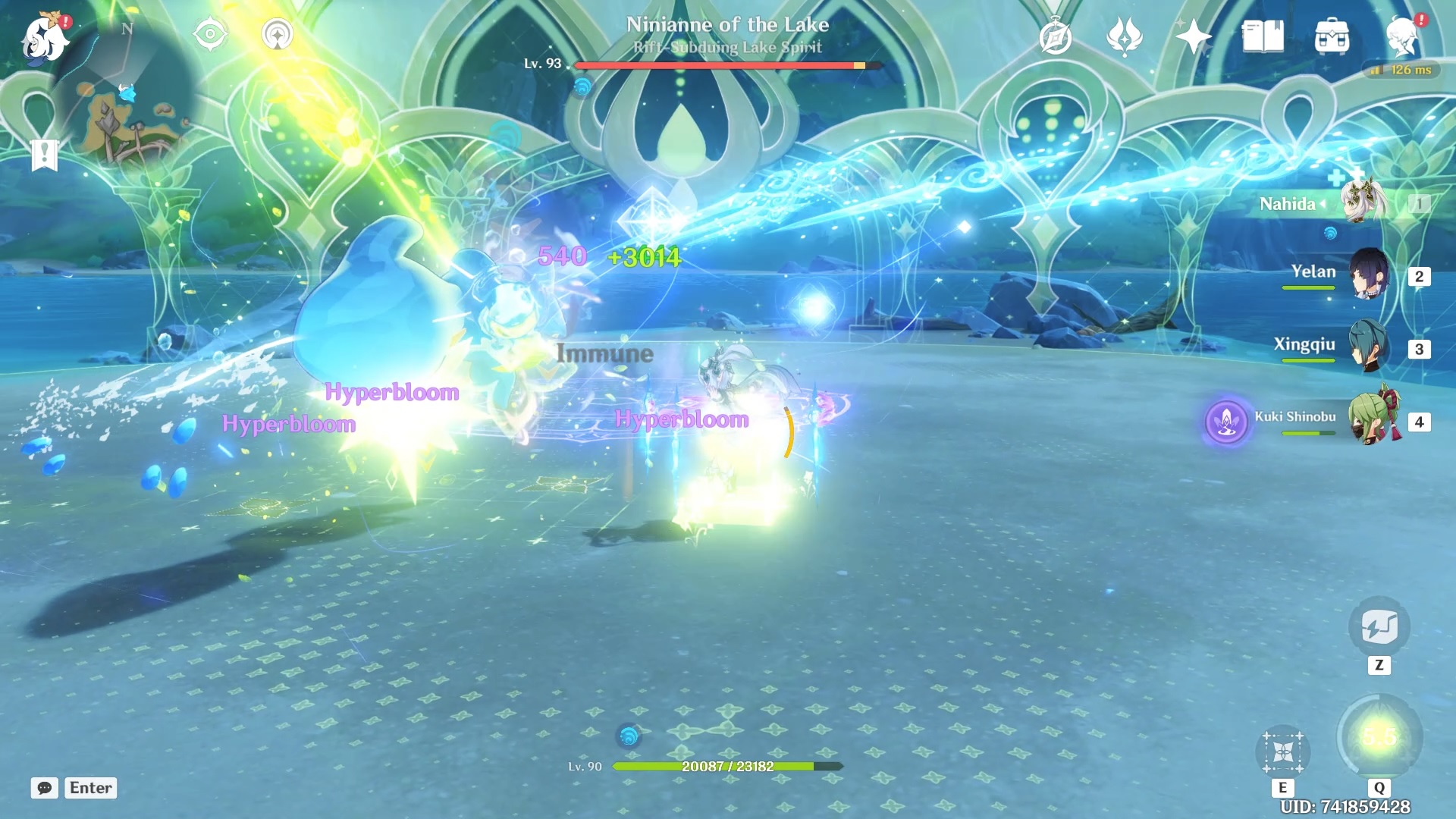Screen dimensions: 1456x819
Task: Use Nahida's Elemental Skill icon
Action: click(x=1282, y=752)
